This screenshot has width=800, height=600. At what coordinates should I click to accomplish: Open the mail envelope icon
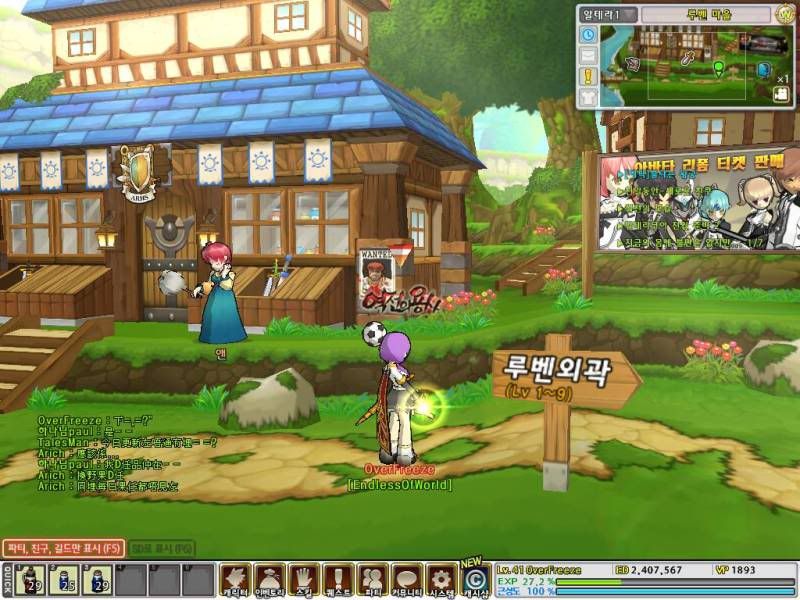coord(588,55)
